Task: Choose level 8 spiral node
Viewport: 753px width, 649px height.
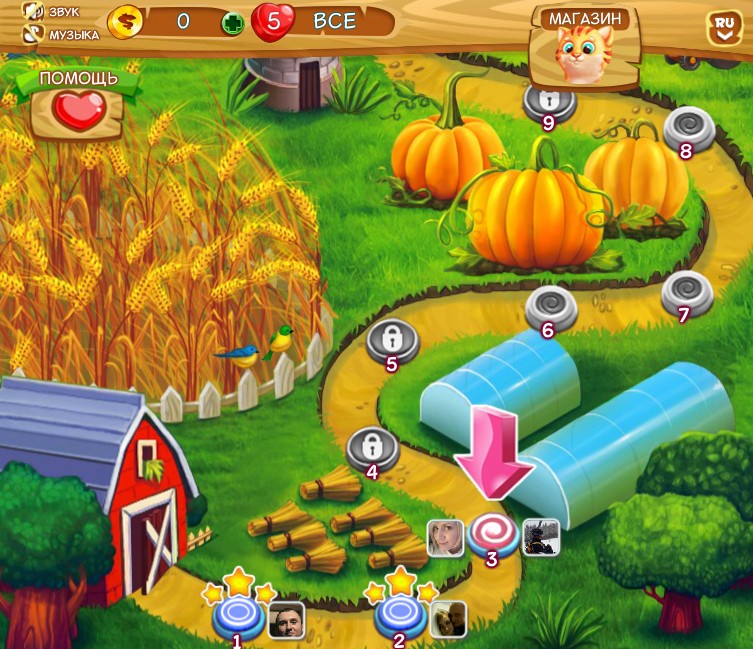Action: pos(689,127)
